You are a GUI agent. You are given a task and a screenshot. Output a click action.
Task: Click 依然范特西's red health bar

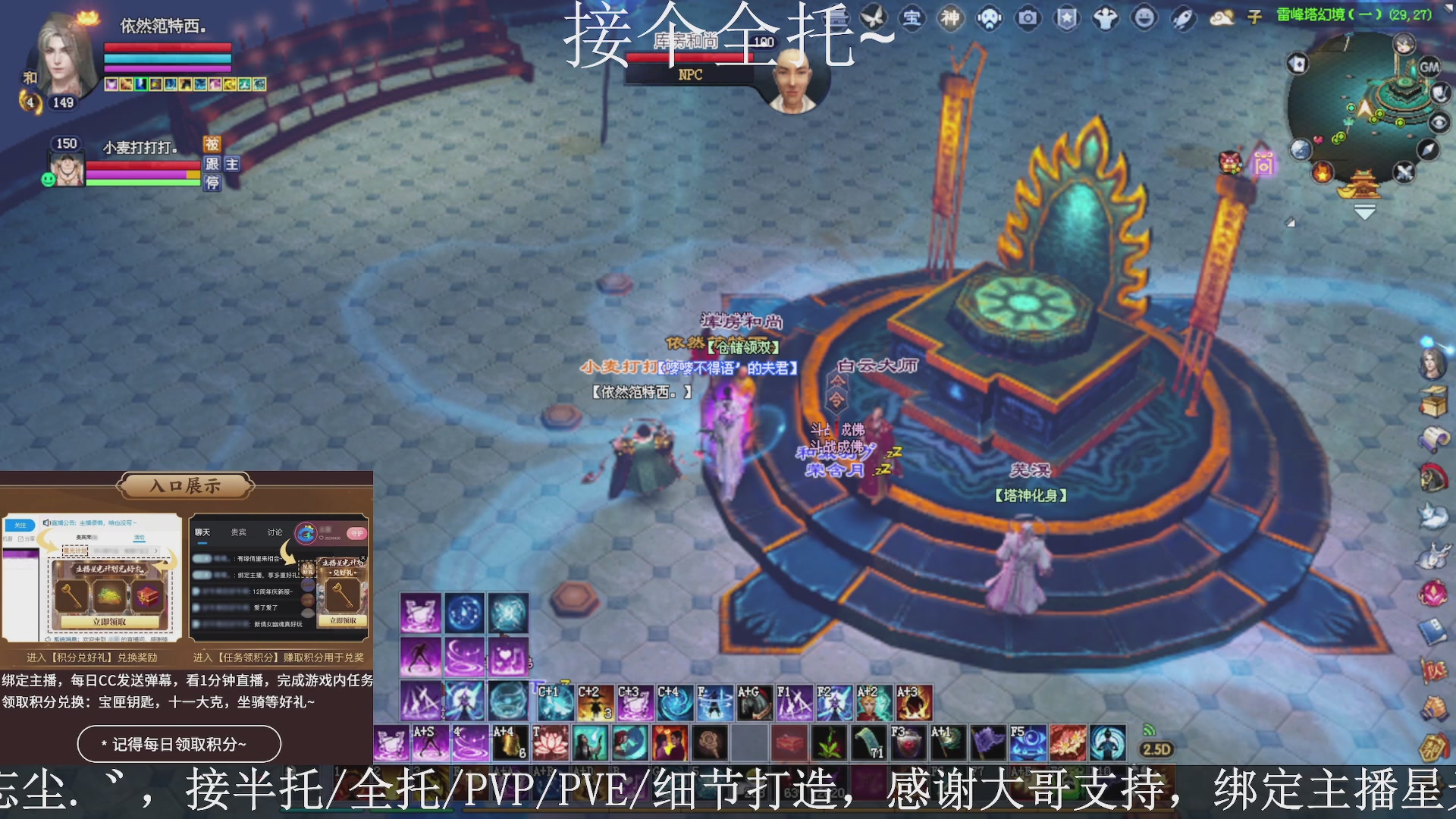167,47
